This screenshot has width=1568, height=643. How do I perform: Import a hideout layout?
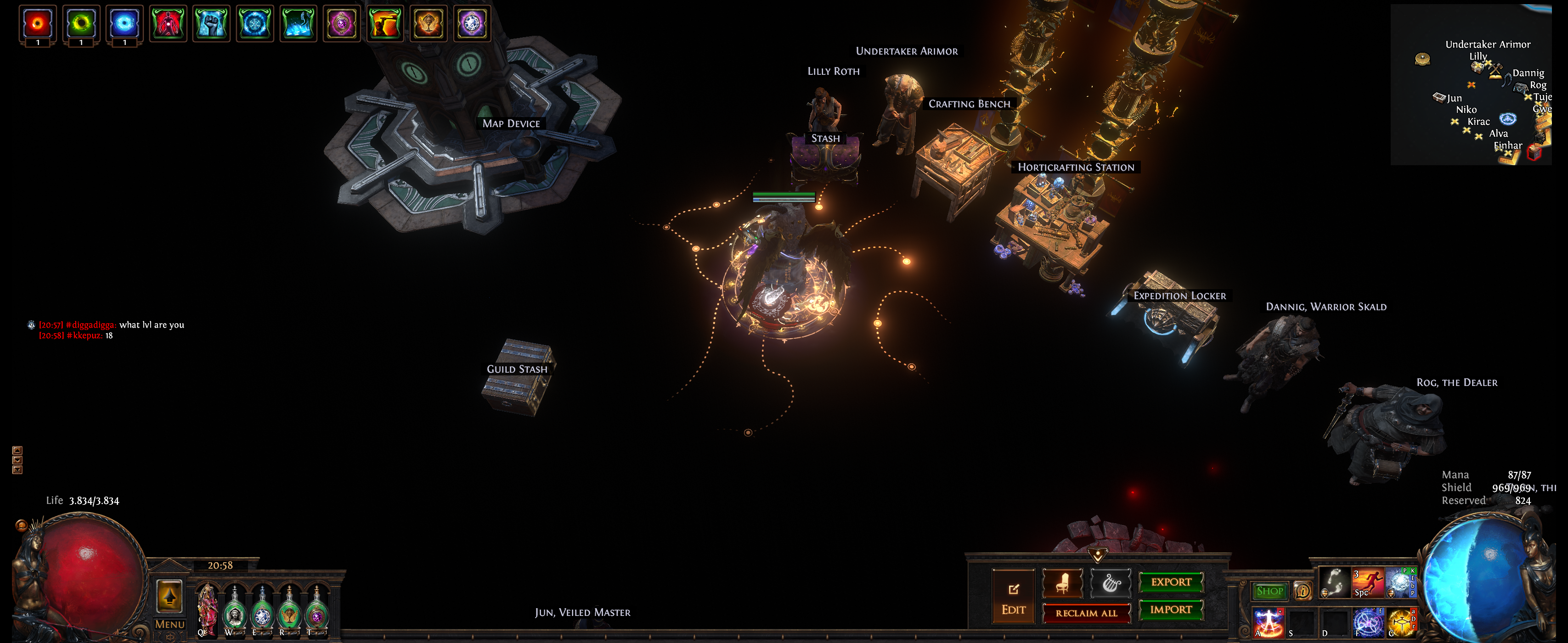(1171, 609)
